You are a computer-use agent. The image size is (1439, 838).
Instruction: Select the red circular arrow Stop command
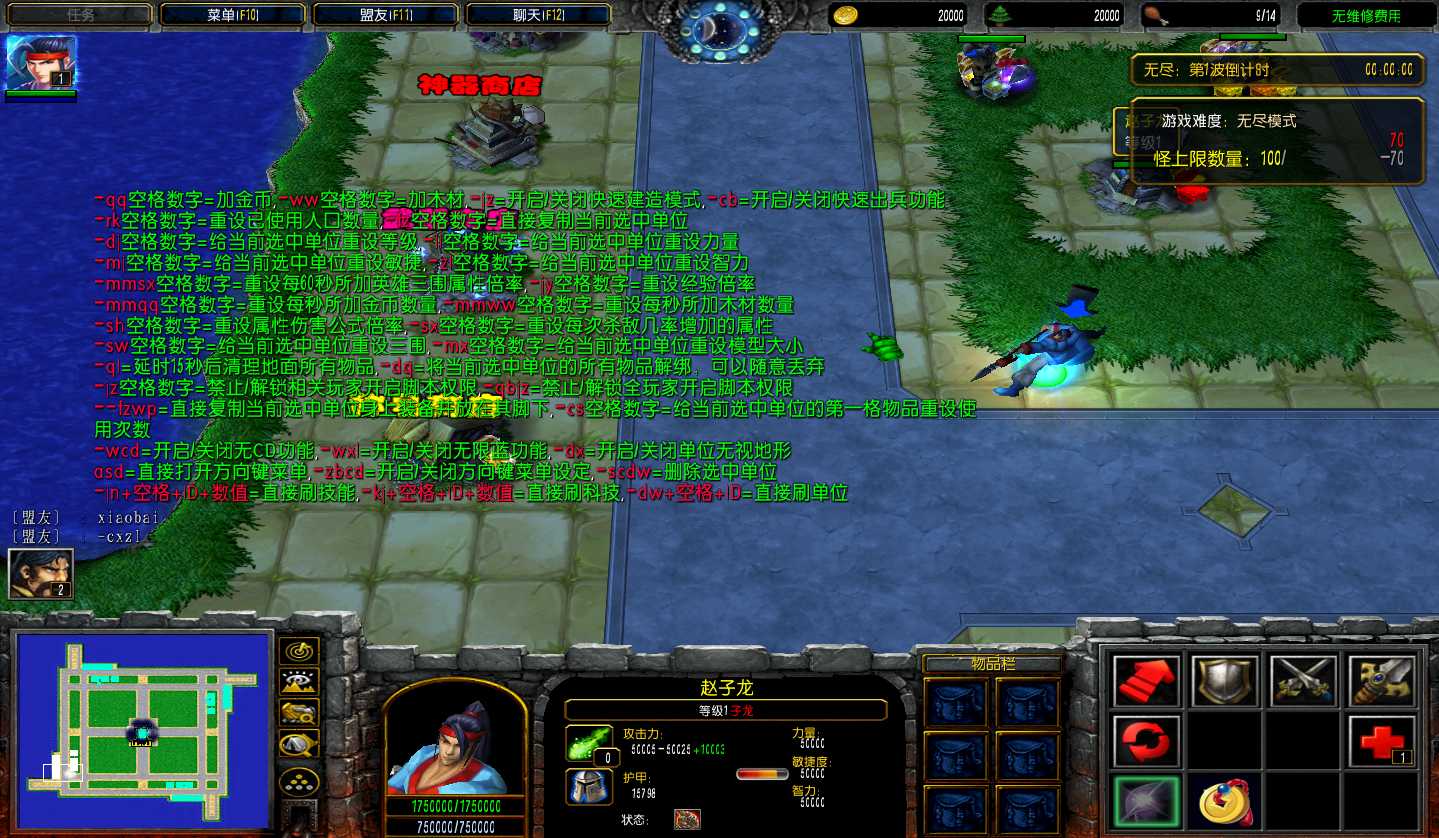(1146, 741)
